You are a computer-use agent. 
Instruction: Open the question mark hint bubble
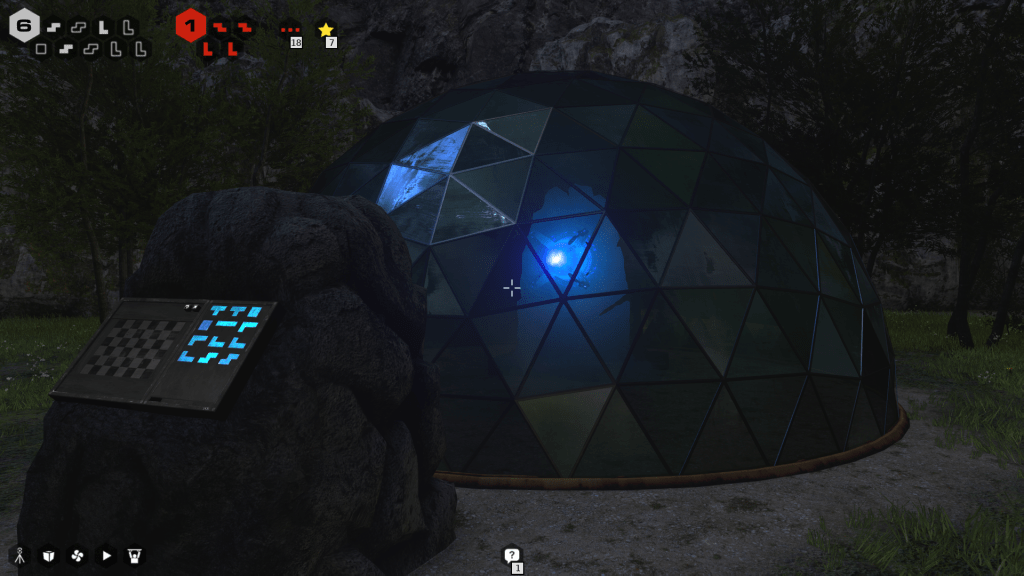pos(511,555)
